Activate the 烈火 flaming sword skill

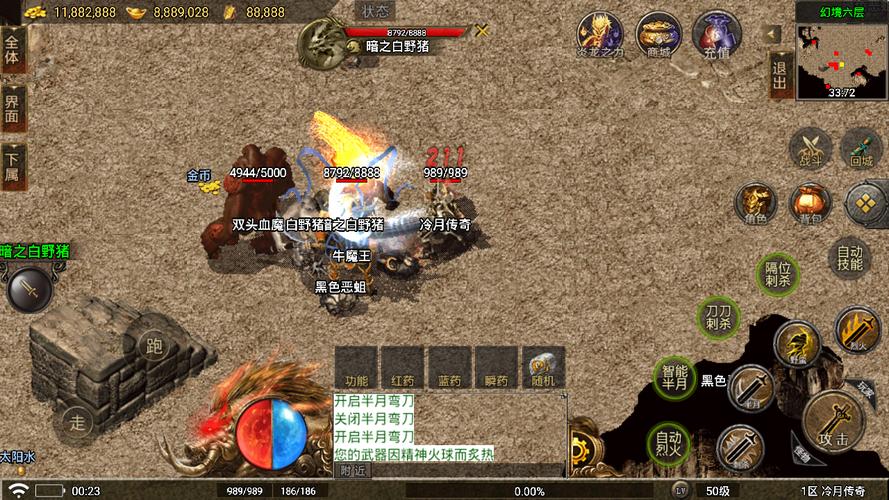pos(856,330)
